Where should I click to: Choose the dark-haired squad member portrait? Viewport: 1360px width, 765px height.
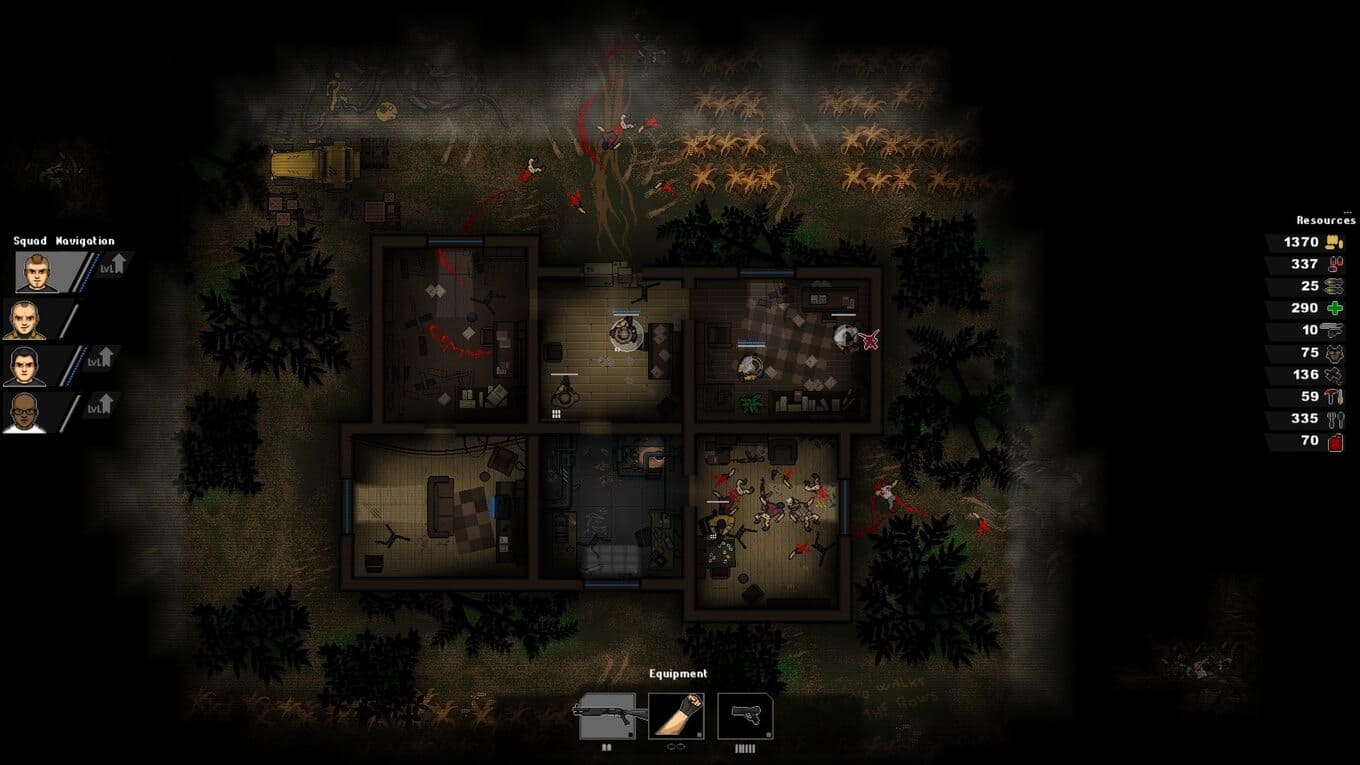[x=25, y=366]
